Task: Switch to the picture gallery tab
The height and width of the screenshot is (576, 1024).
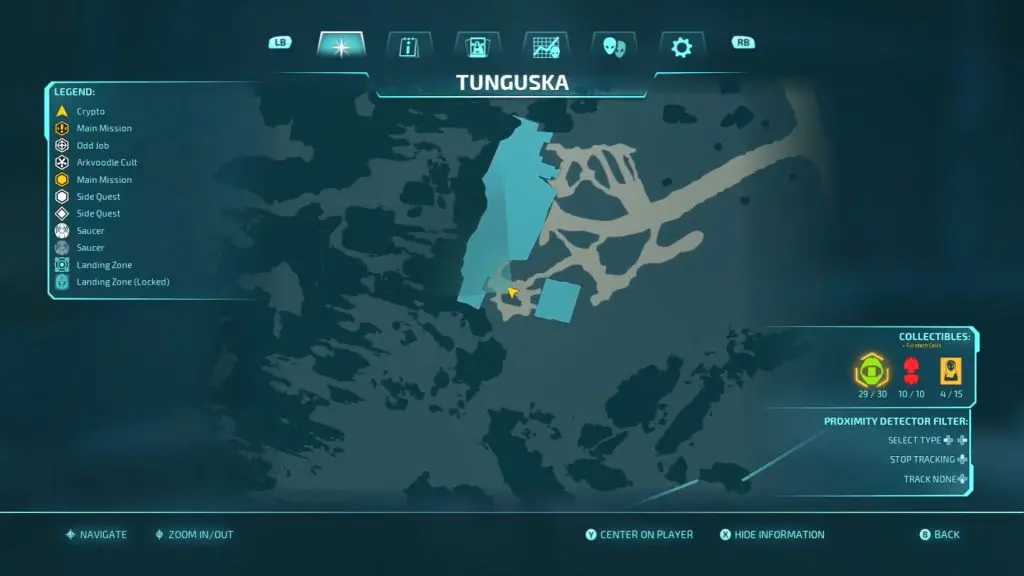Action: pyautogui.click(x=477, y=46)
